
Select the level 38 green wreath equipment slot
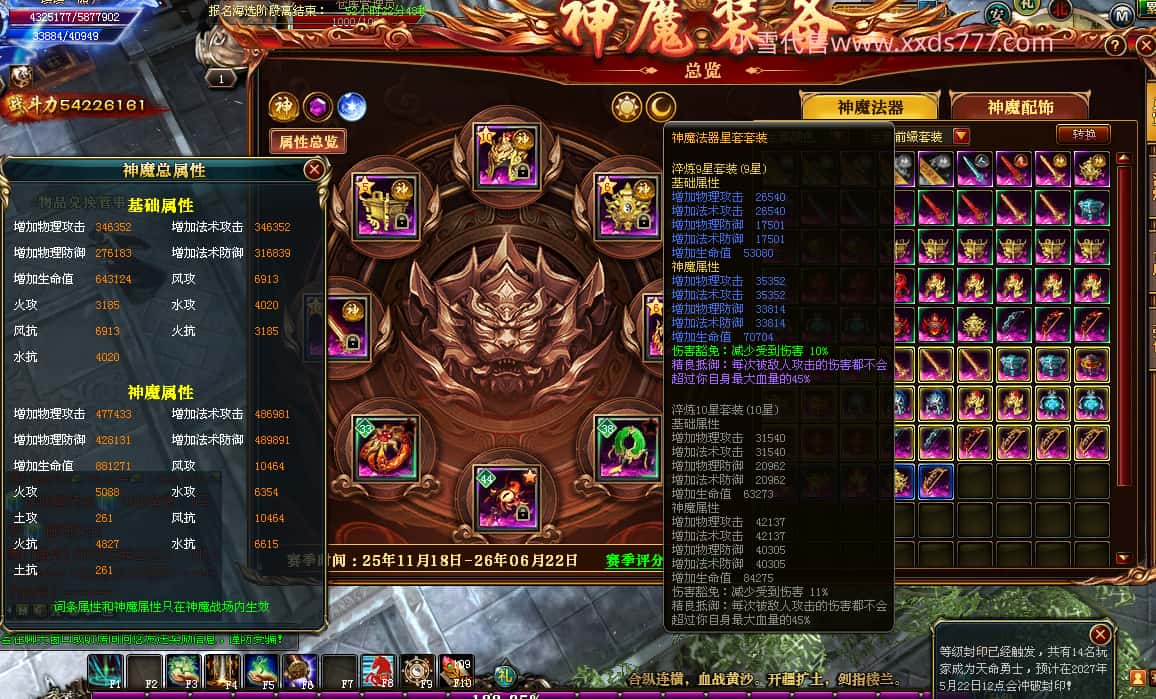(627, 449)
